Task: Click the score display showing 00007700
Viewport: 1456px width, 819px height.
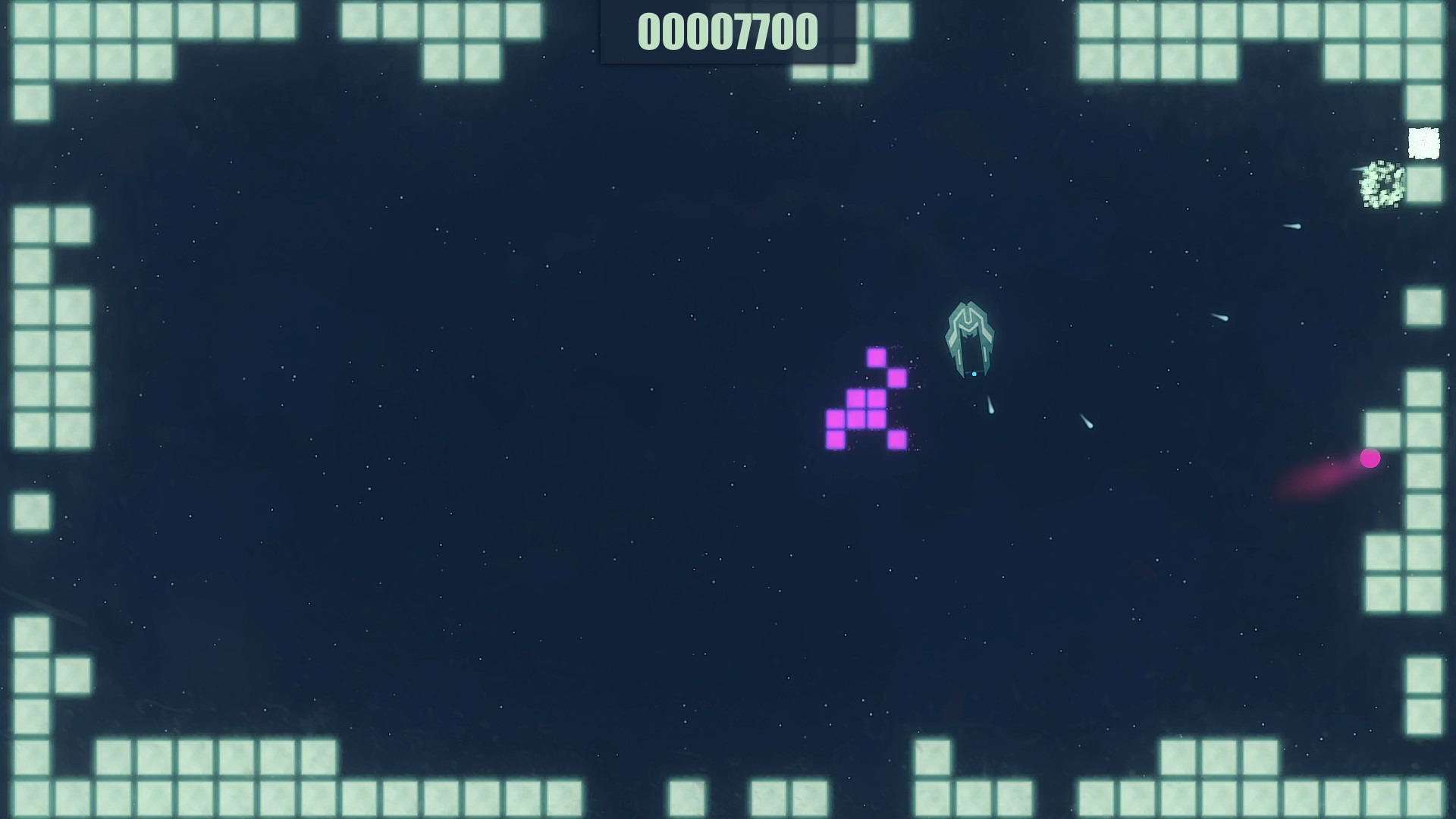Action: click(x=728, y=32)
